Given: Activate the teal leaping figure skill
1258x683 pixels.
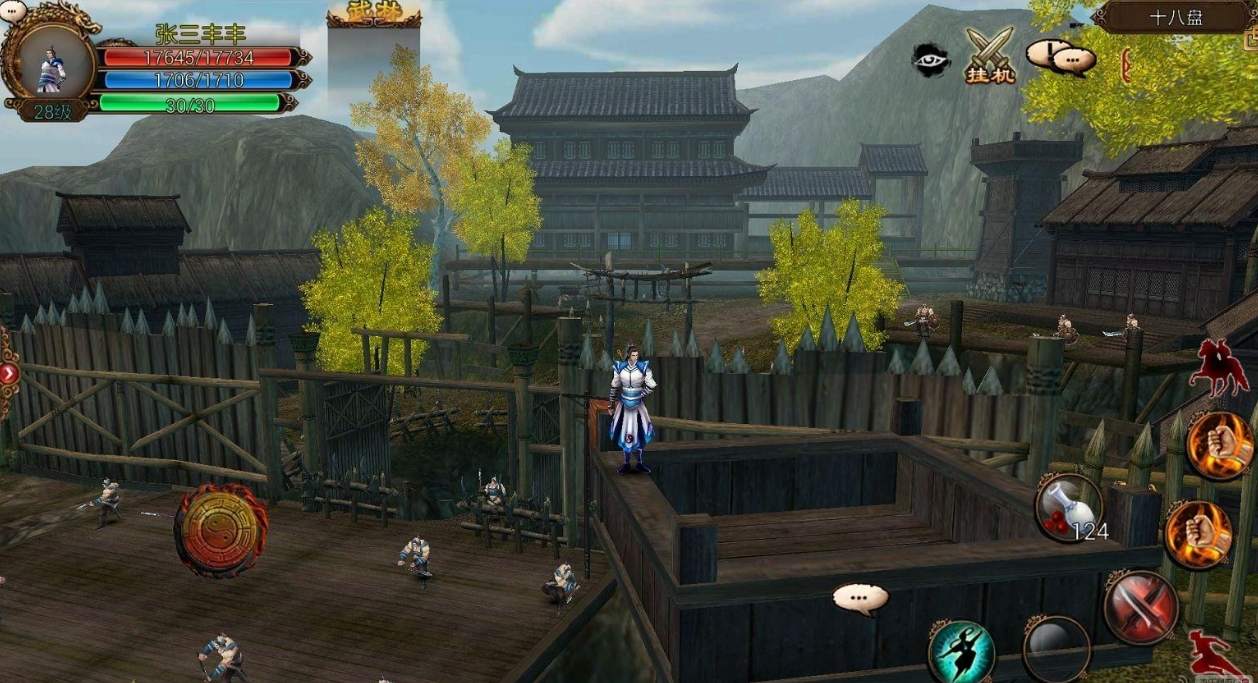Looking at the screenshot, I should 961,652.
